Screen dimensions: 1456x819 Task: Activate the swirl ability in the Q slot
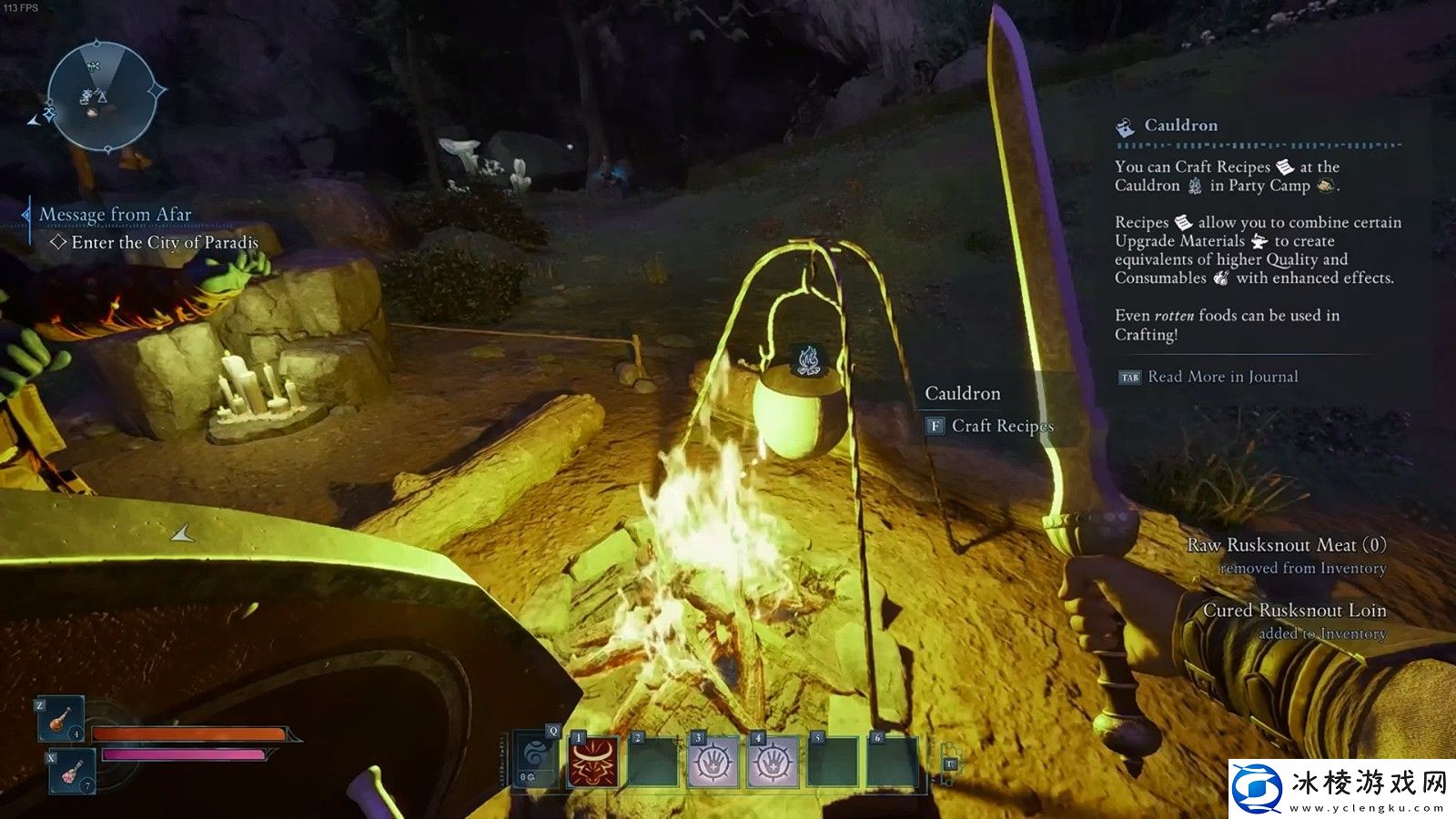[x=535, y=761]
